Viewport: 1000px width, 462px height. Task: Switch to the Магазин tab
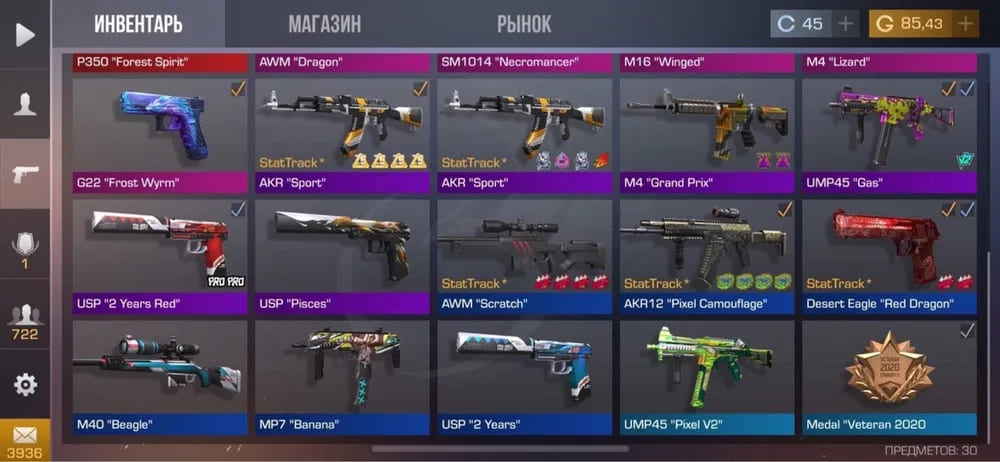(x=324, y=24)
